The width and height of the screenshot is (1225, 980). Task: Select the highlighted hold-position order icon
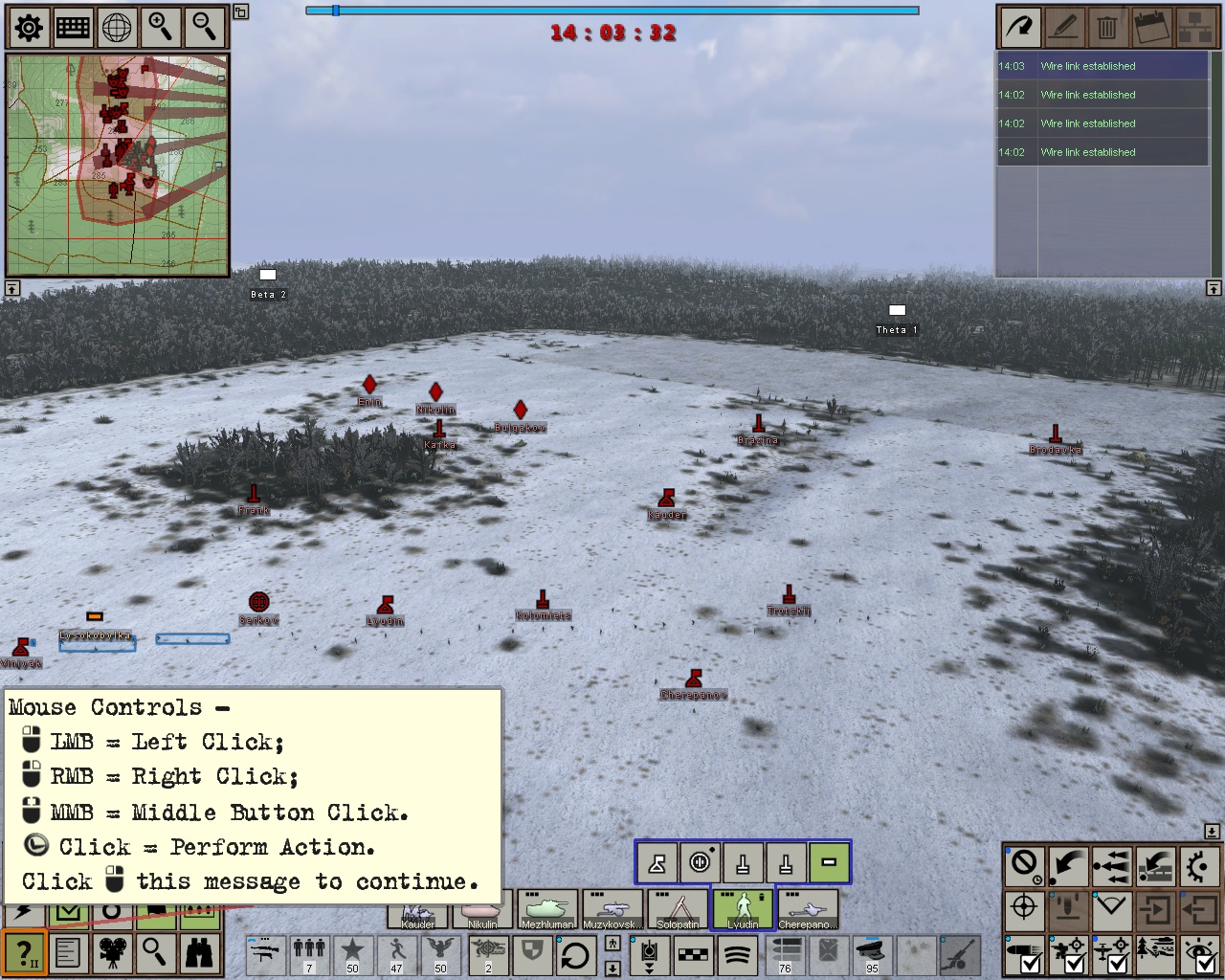(829, 862)
